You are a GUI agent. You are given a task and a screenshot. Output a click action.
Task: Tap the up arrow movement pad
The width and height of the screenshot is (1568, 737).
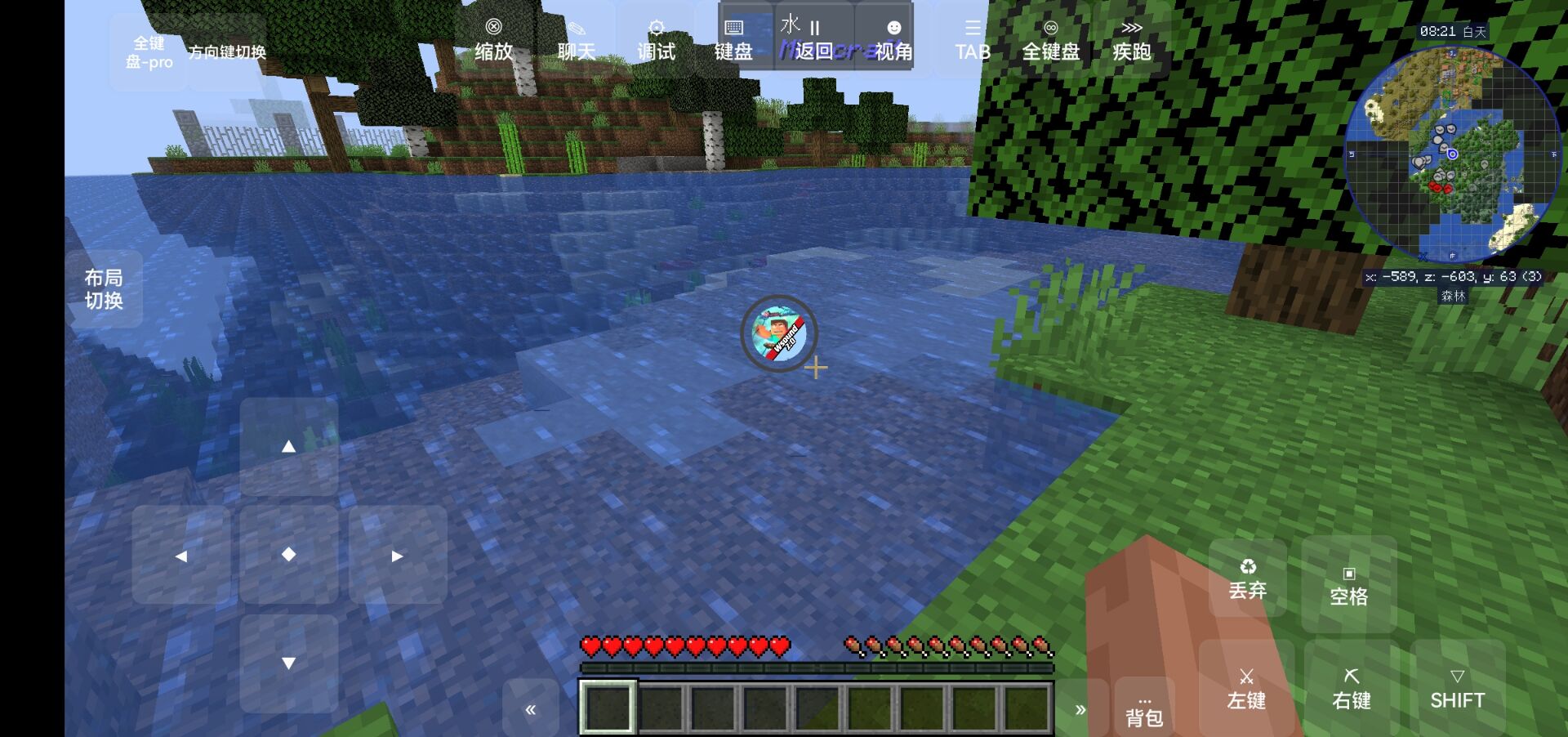288,446
